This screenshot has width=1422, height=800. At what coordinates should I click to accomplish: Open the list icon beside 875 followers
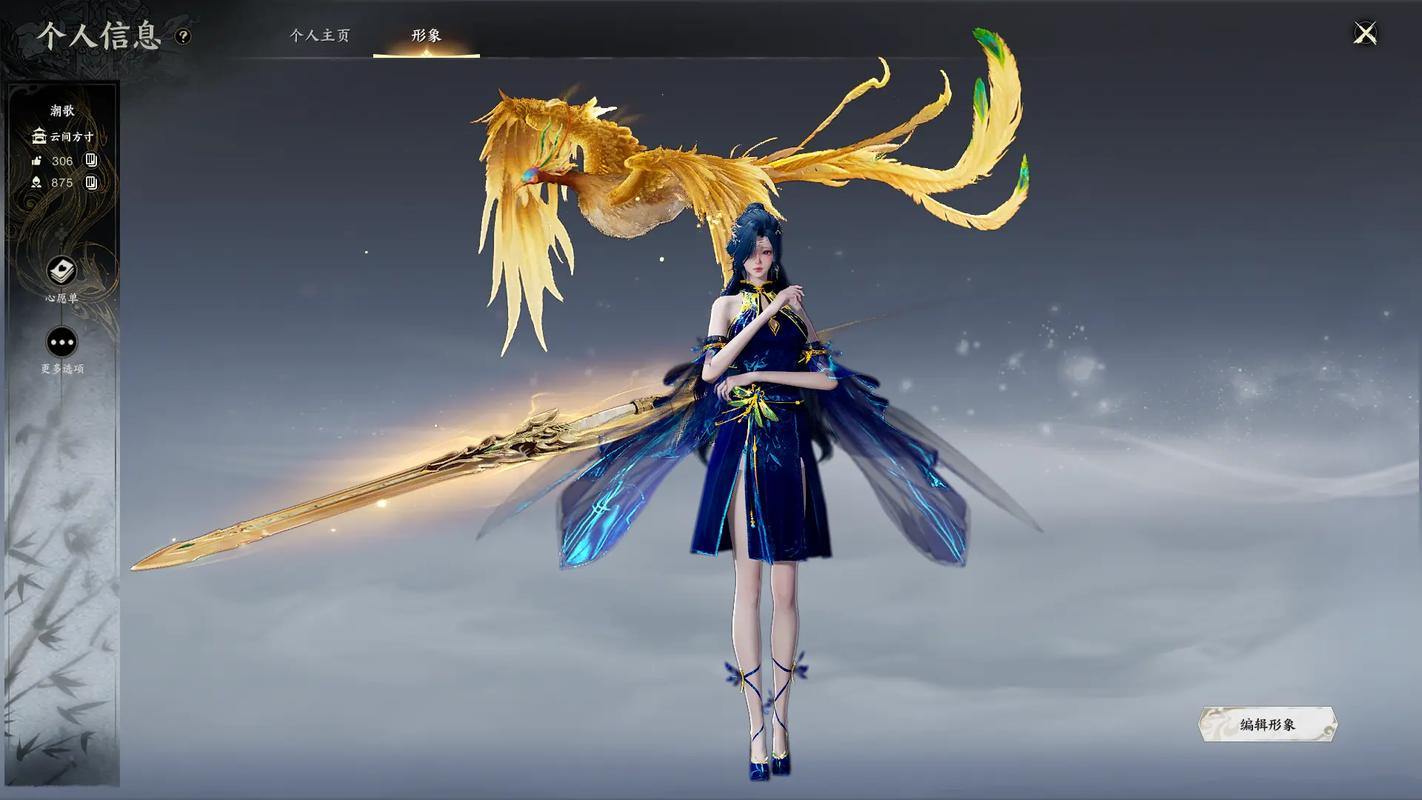tap(91, 182)
